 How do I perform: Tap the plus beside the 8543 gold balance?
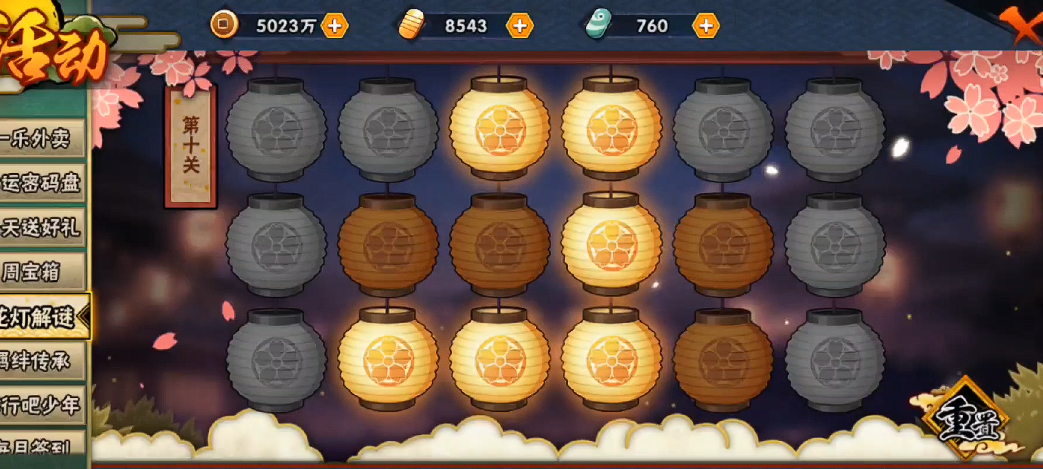point(519,25)
